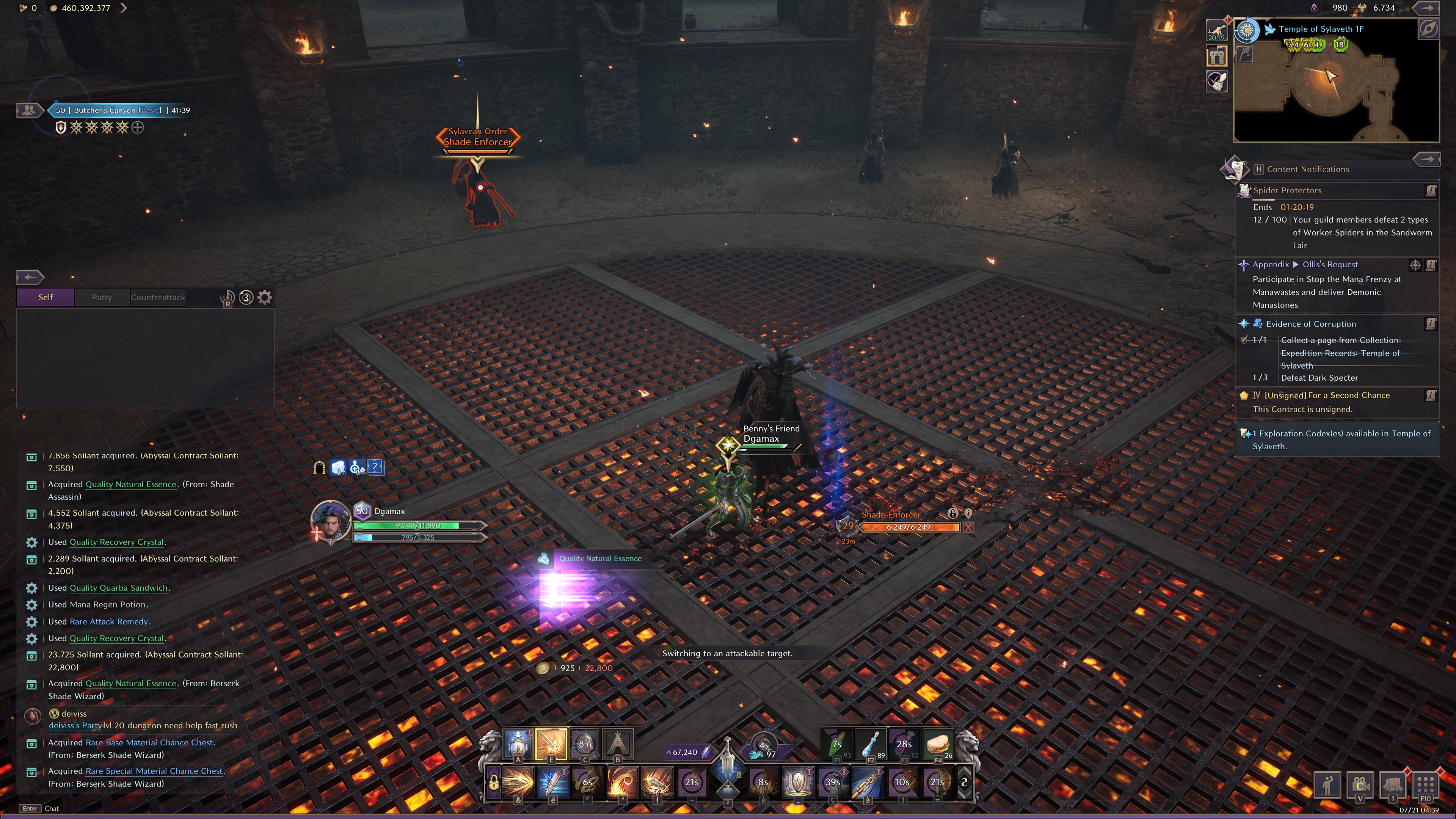Activate the knight shield helmet skill
Viewport: 1456px width, 819px height.
click(797, 782)
